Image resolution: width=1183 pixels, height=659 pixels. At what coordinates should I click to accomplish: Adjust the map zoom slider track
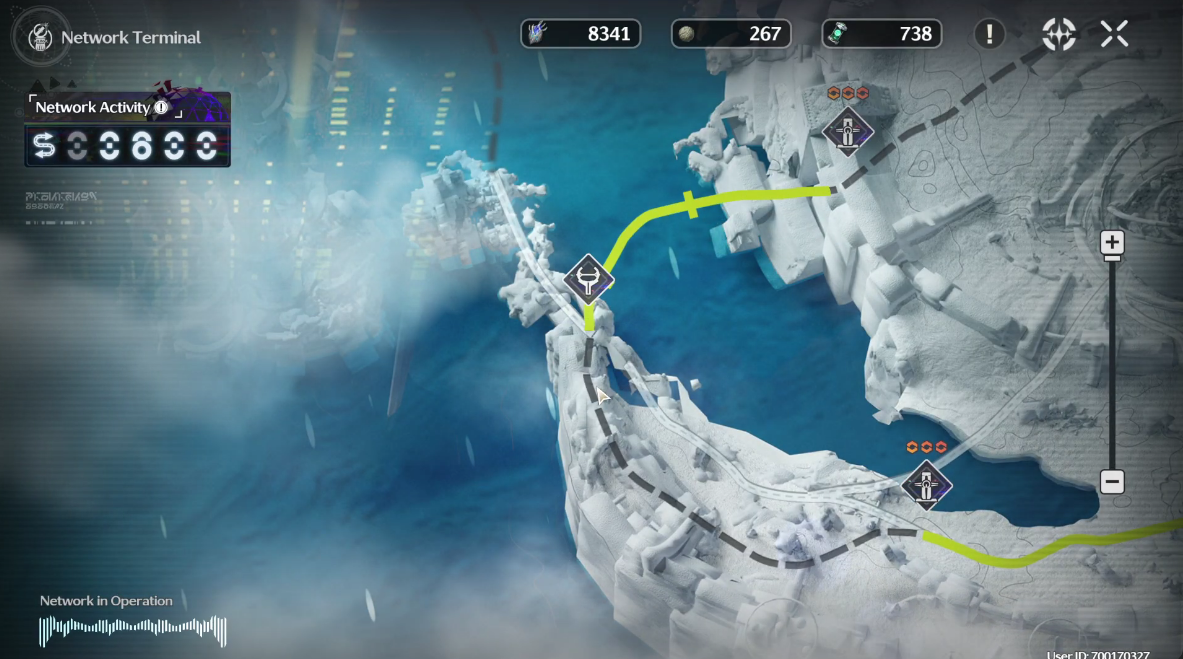coord(1112,360)
